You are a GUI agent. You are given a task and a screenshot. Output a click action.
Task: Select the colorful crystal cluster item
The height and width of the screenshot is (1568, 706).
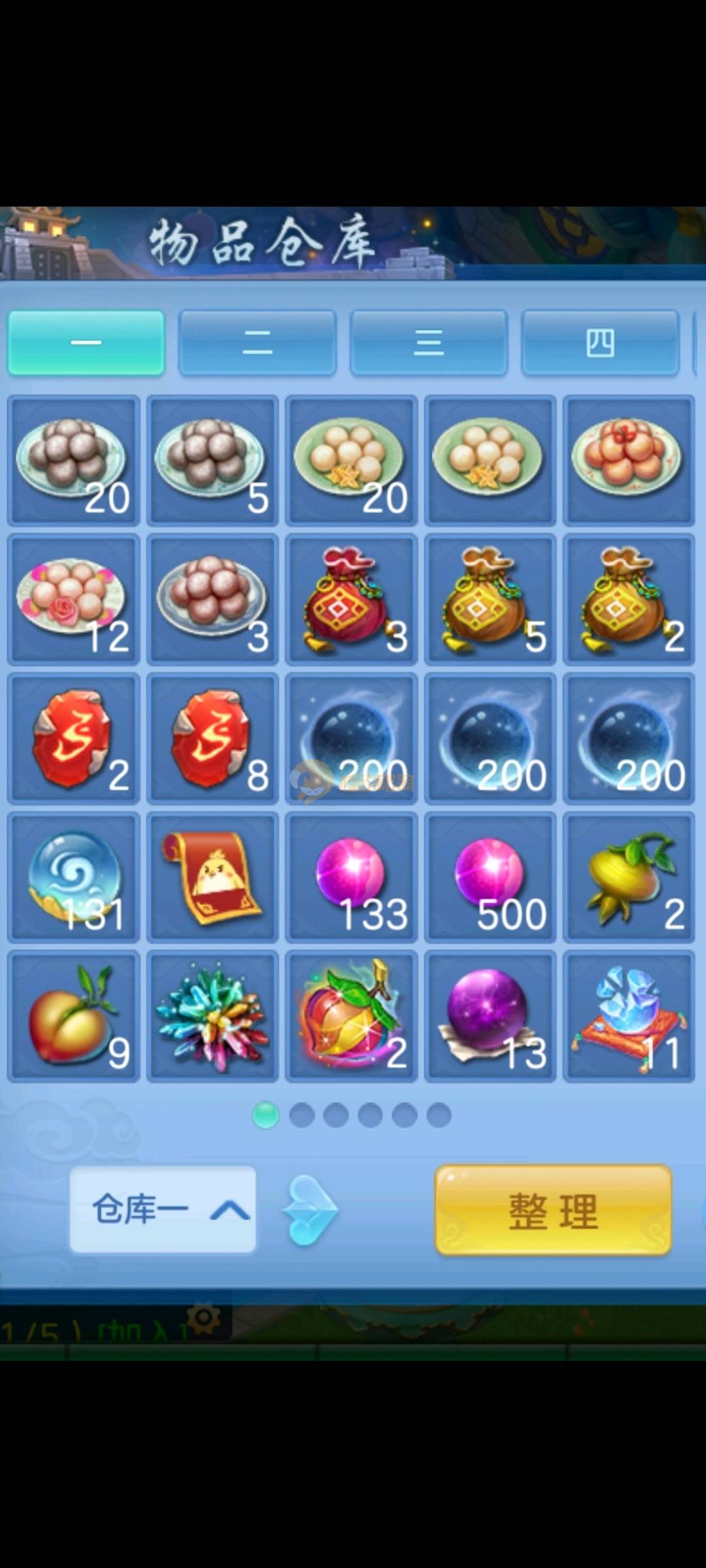coord(212,1016)
